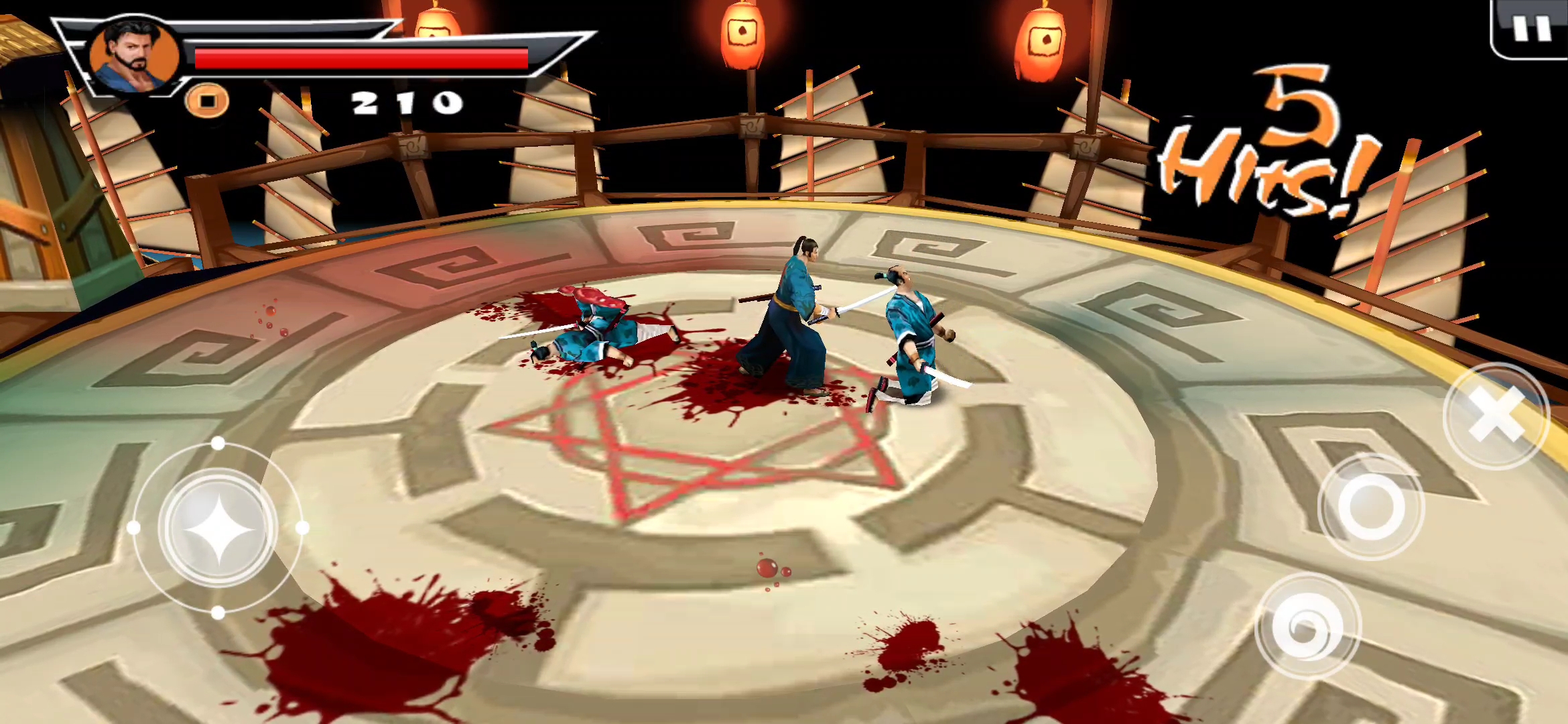1568x724 pixels.
Task: Pause the game
Action: pyautogui.click(x=1532, y=28)
